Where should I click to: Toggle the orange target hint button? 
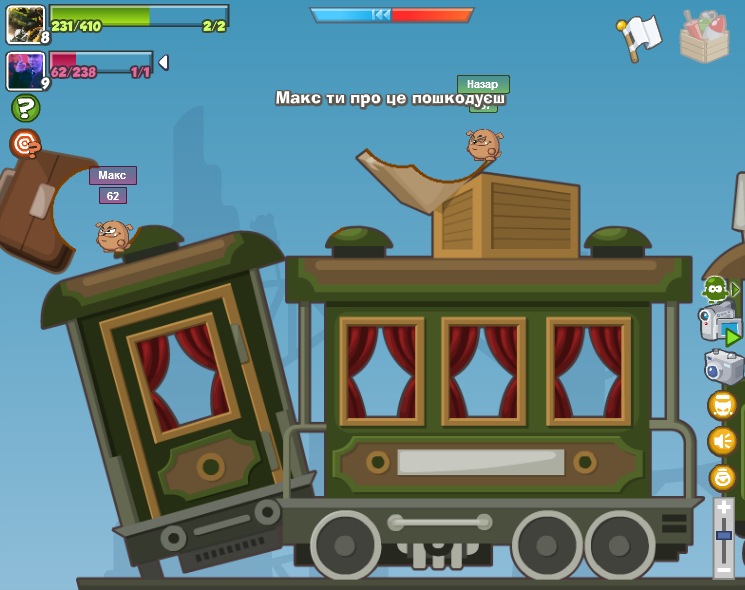25,144
